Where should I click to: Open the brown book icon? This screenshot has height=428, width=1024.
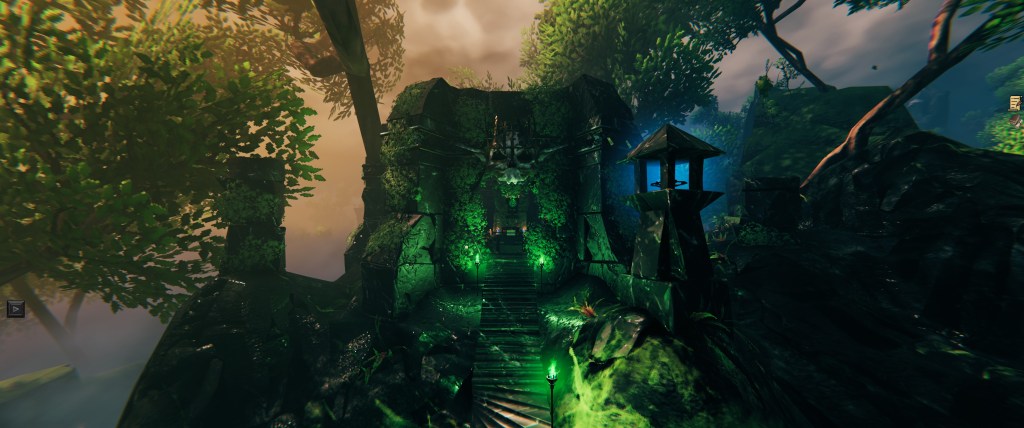(1016, 119)
